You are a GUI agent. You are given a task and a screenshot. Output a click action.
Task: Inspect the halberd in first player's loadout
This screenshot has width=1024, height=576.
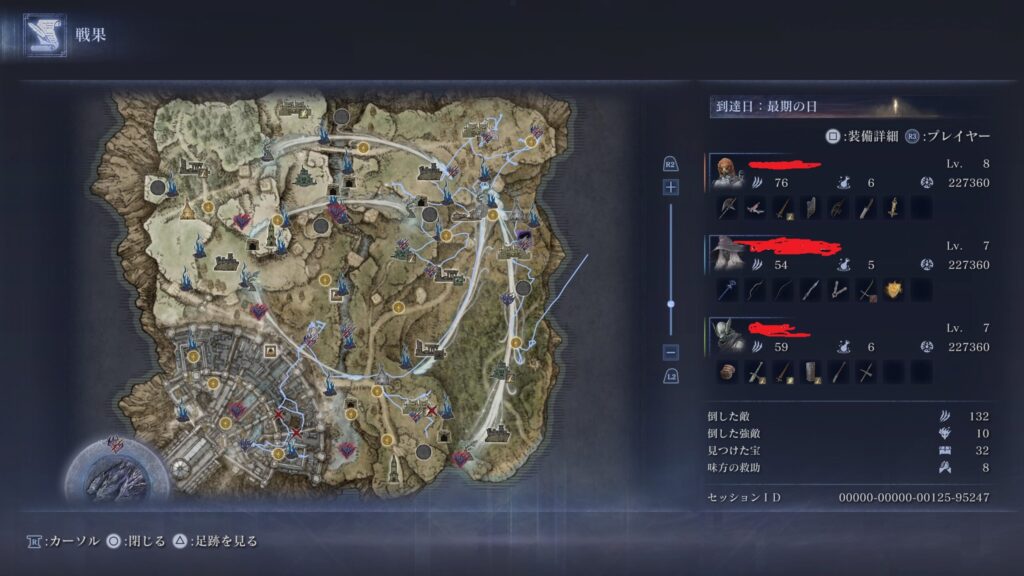pyautogui.click(x=727, y=208)
